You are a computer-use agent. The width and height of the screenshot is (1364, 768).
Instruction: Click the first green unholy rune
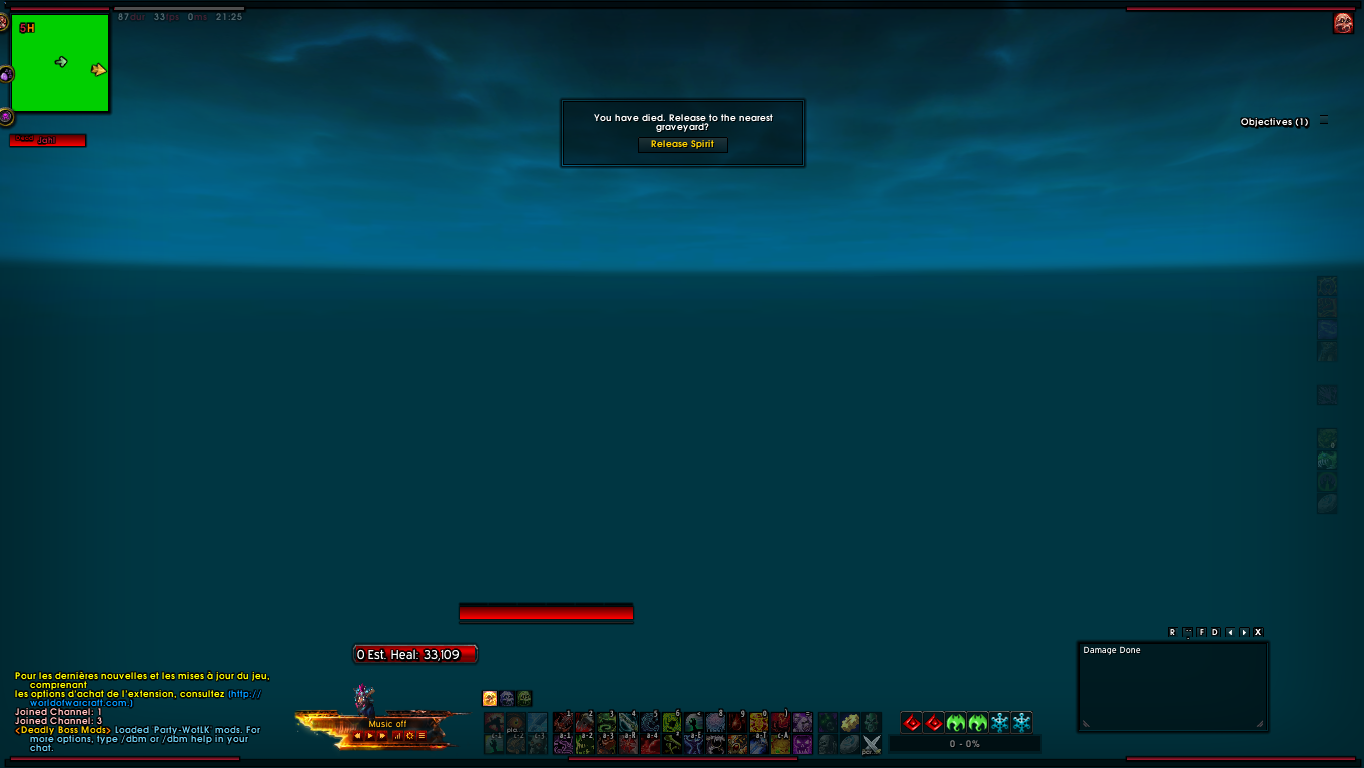coord(955,722)
